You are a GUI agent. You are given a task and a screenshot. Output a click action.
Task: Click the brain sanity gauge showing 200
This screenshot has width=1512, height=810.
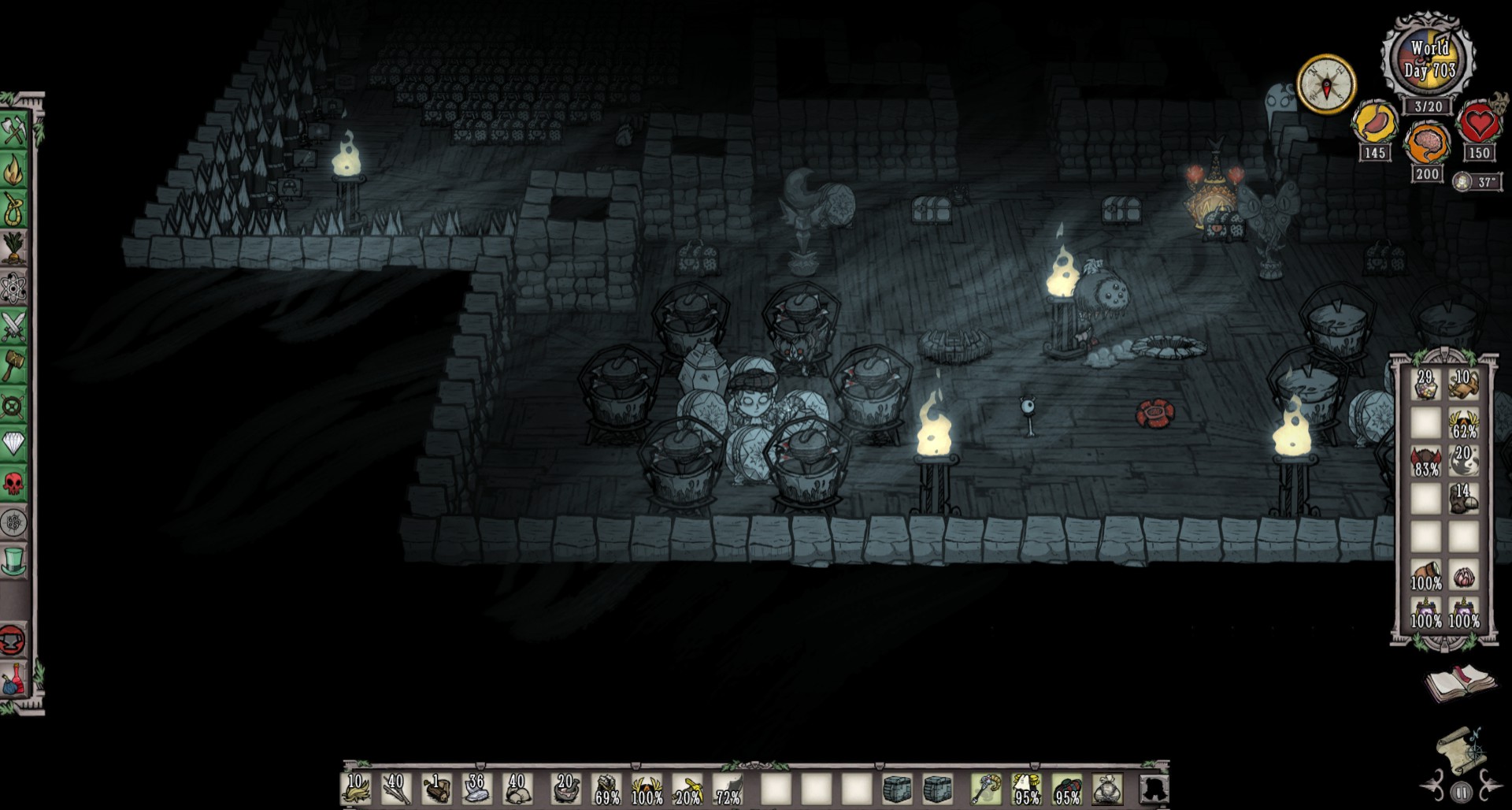coord(1427,141)
